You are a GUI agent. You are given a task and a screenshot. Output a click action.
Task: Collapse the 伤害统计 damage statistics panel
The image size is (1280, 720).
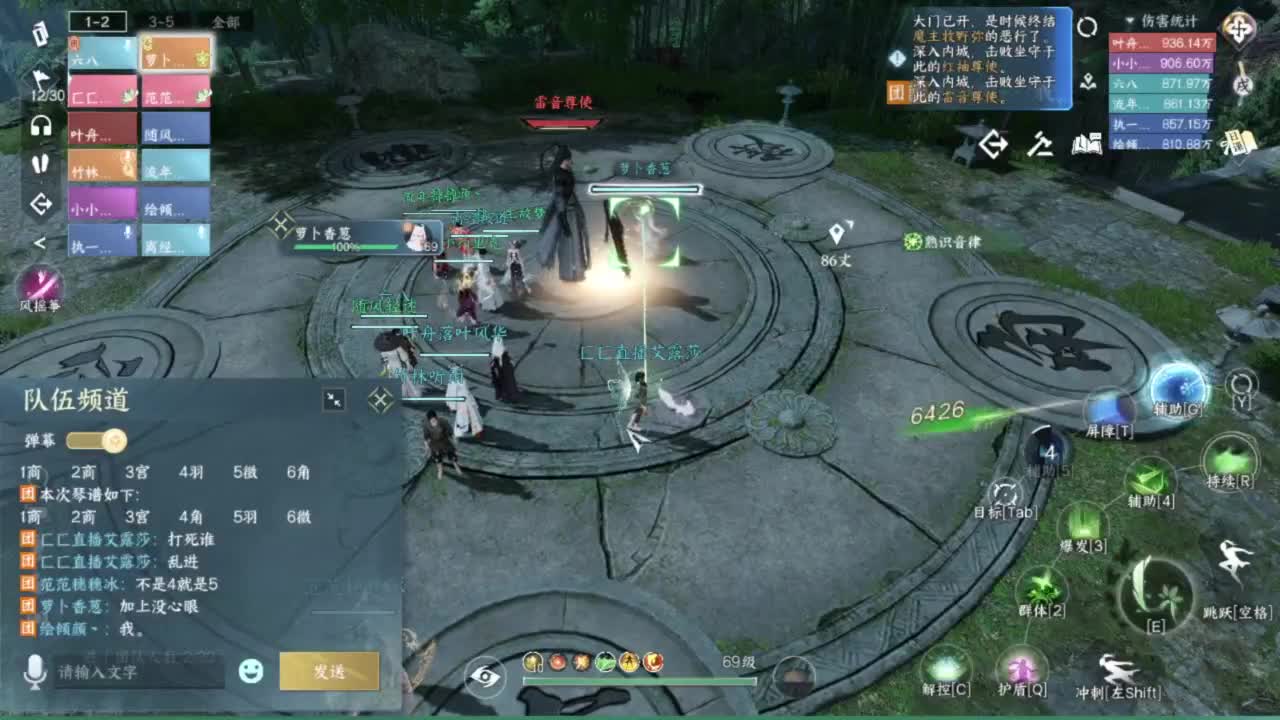point(1130,20)
